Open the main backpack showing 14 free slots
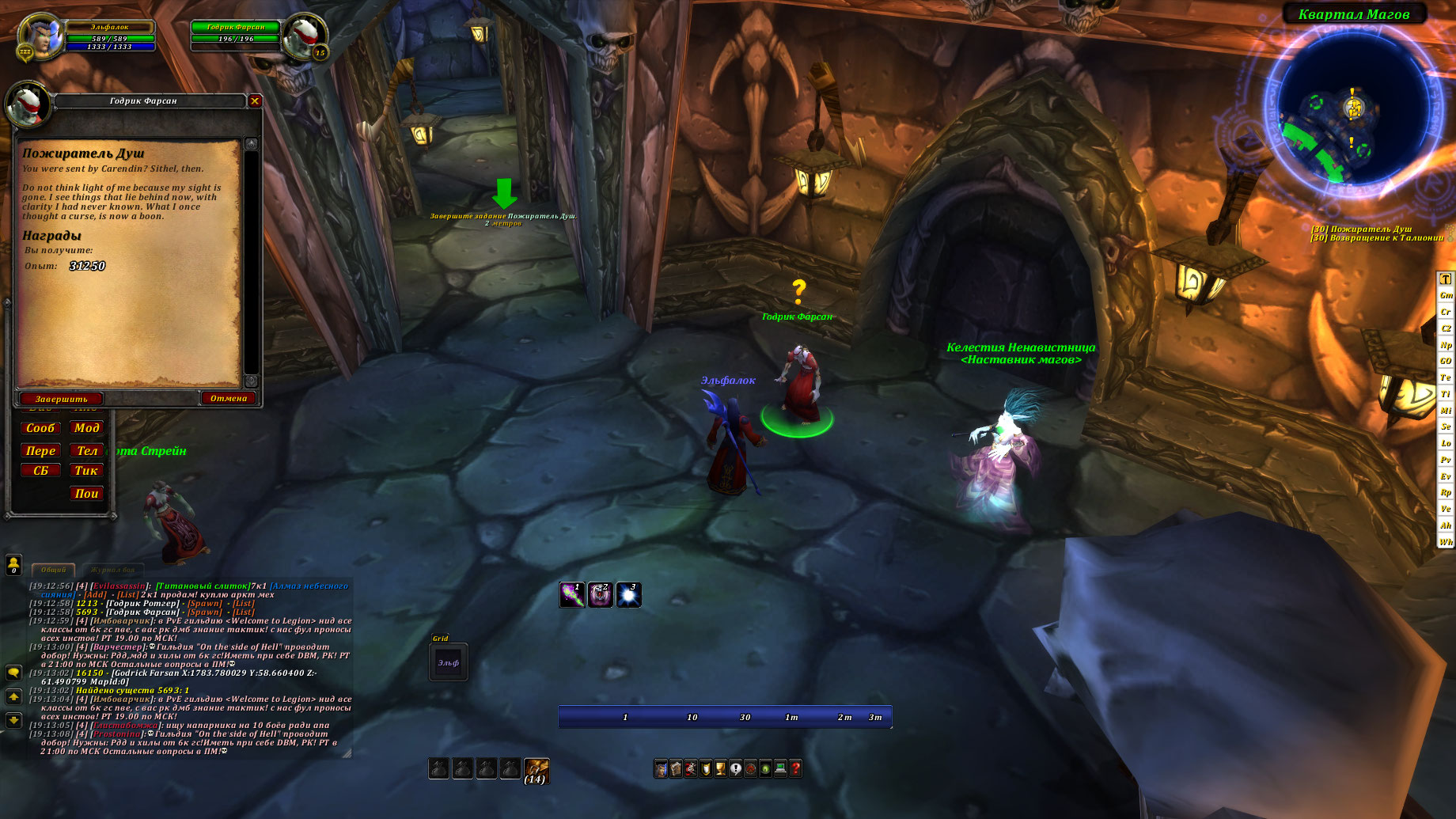Viewport: 1456px width, 819px height. tap(536, 769)
